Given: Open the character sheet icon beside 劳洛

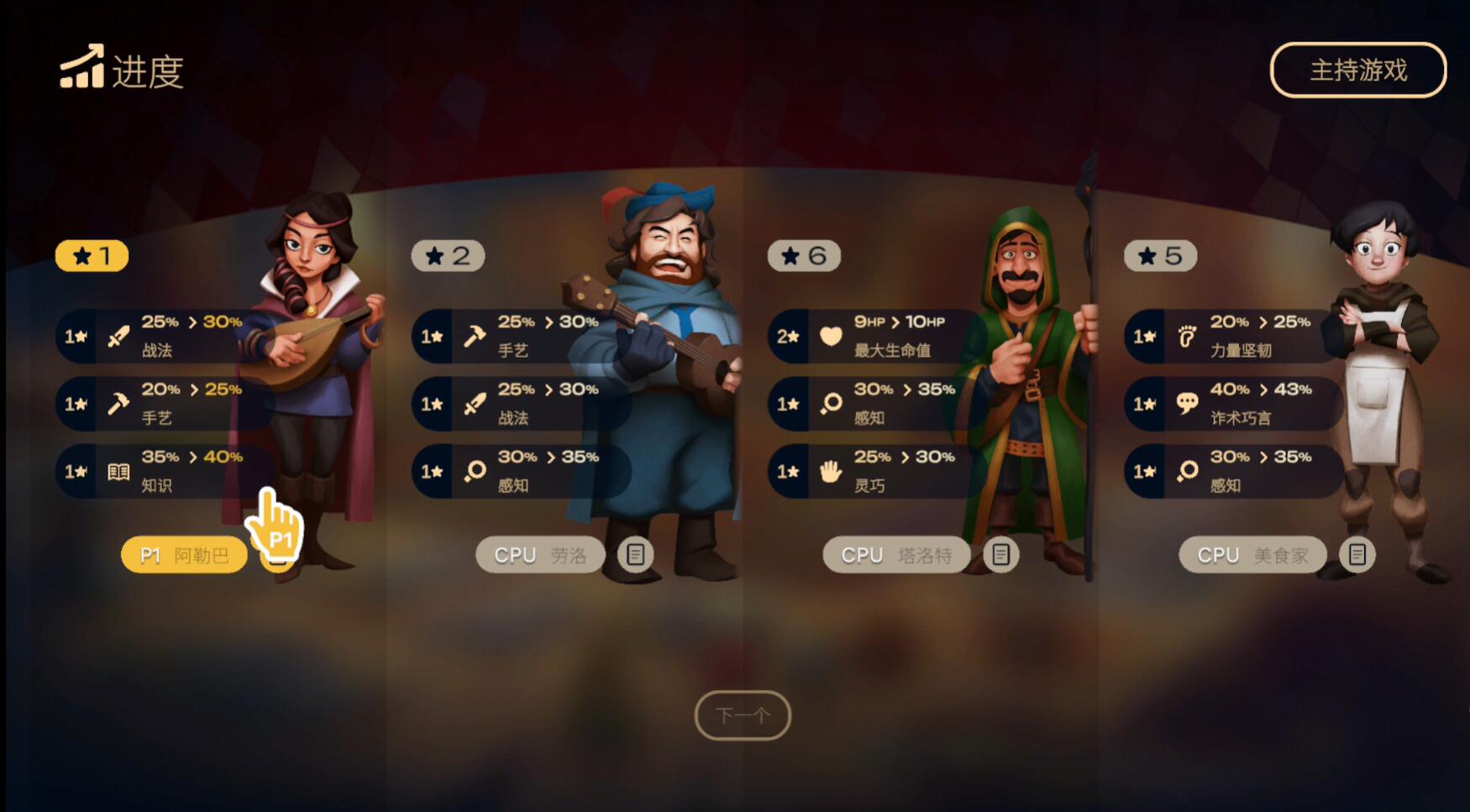Looking at the screenshot, I should tap(636, 554).
